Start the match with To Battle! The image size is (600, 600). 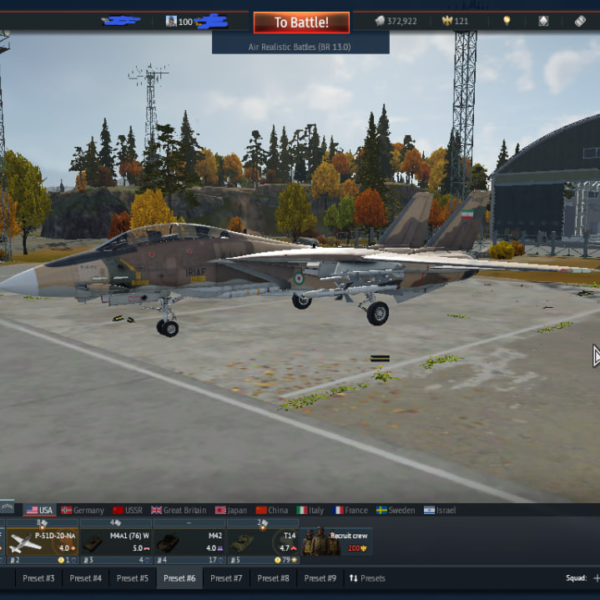coord(301,22)
